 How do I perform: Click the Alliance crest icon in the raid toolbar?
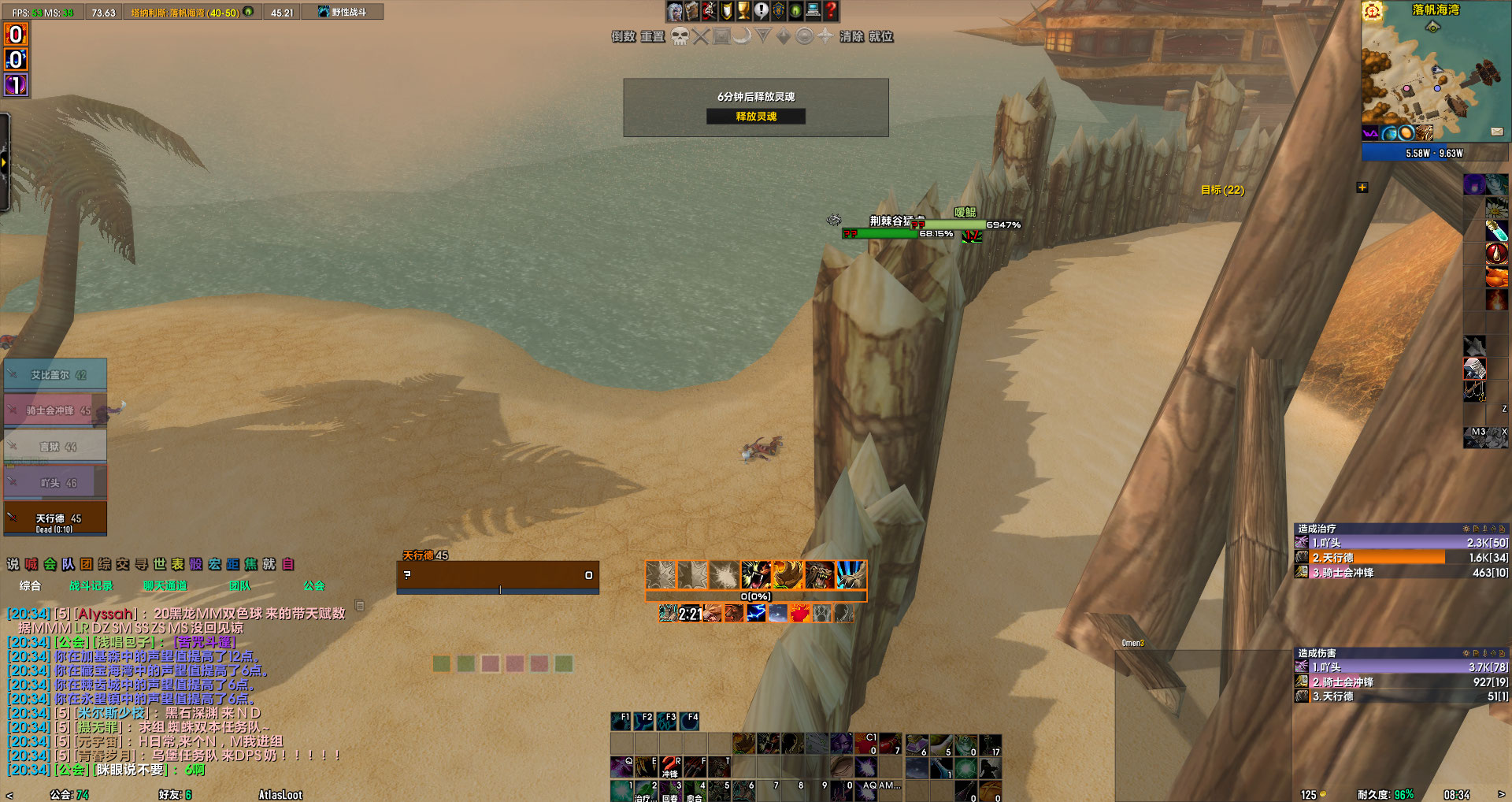coord(779,12)
